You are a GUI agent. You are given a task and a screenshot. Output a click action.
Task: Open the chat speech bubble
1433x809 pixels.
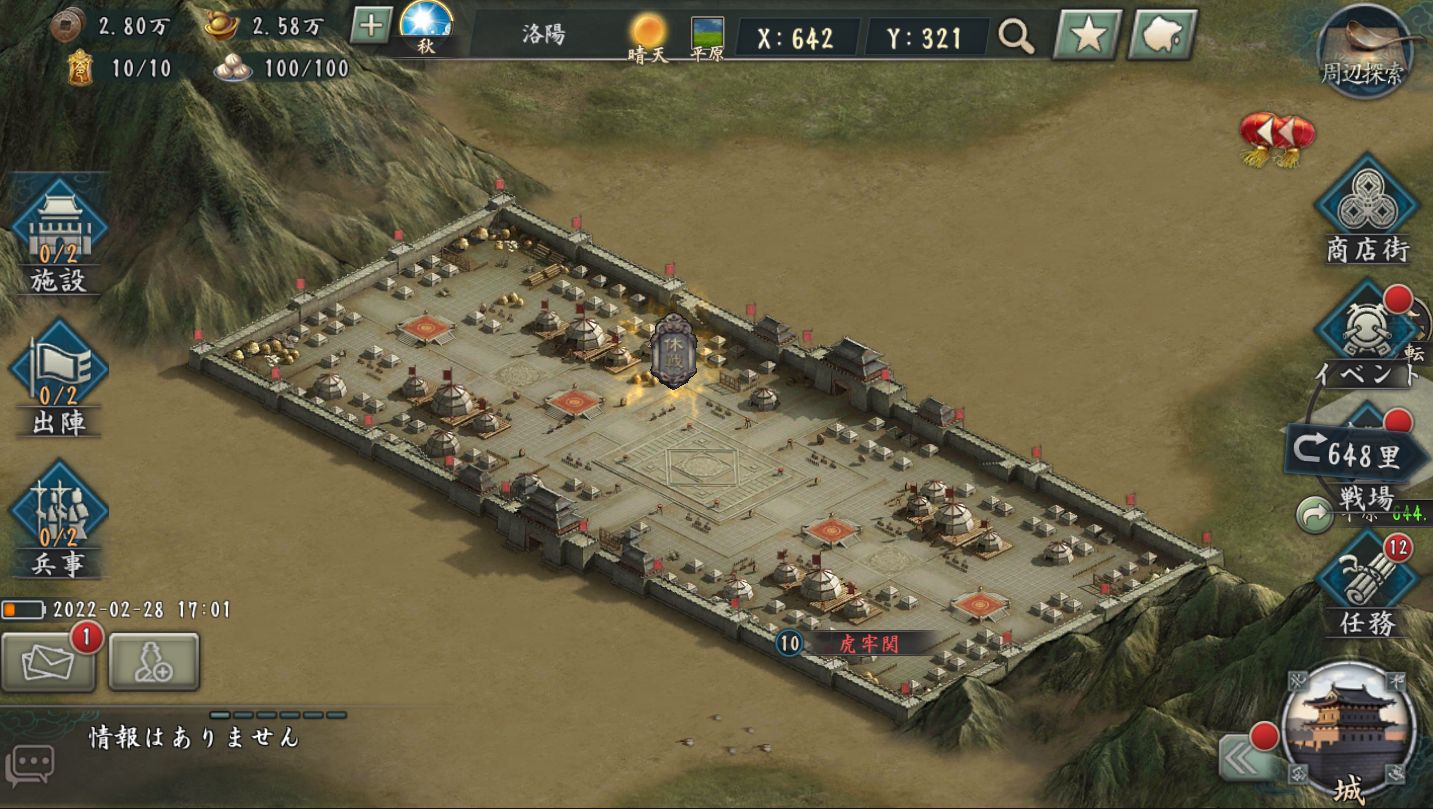click(30, 765)
